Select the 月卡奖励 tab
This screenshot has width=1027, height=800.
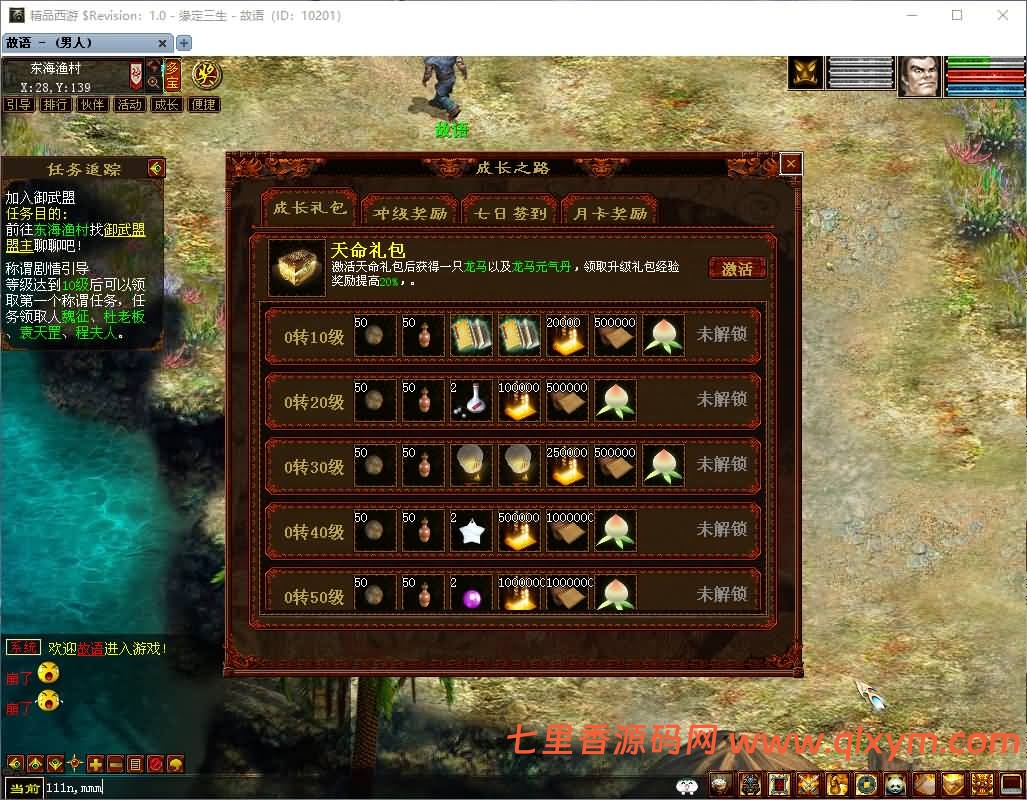[x=610, y=213]
